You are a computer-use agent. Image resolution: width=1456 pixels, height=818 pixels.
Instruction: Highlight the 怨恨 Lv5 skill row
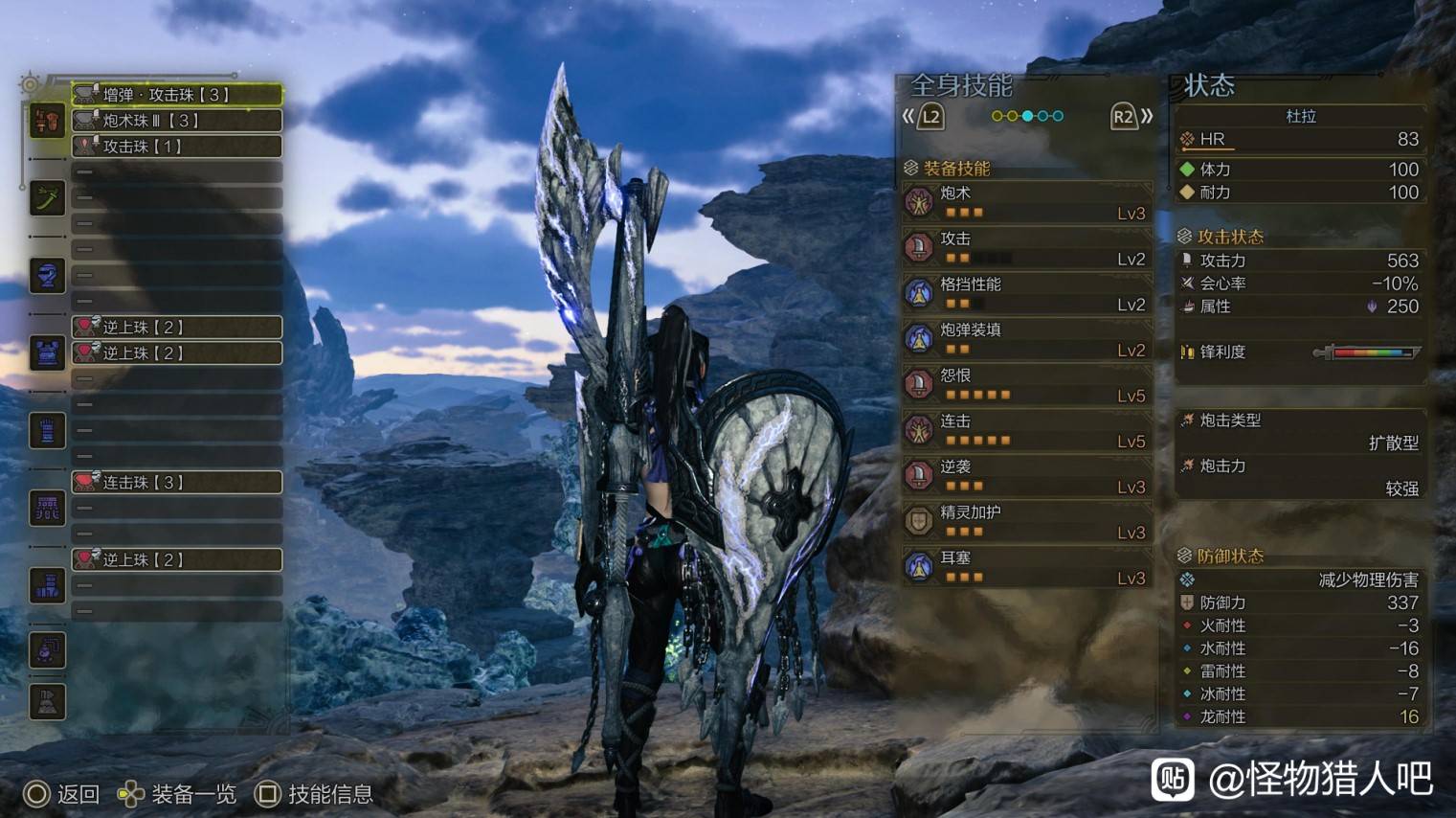click(x=1026, y=384)
